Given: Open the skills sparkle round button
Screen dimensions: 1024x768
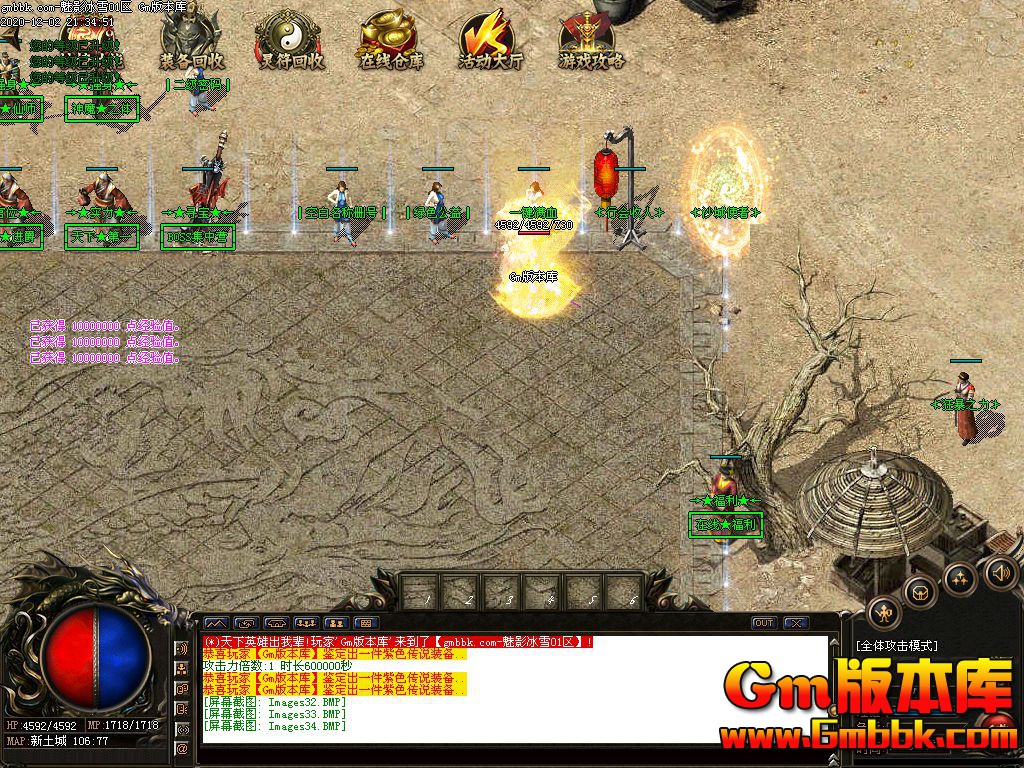Looking at the screenshot, I should tap(960, 578).
